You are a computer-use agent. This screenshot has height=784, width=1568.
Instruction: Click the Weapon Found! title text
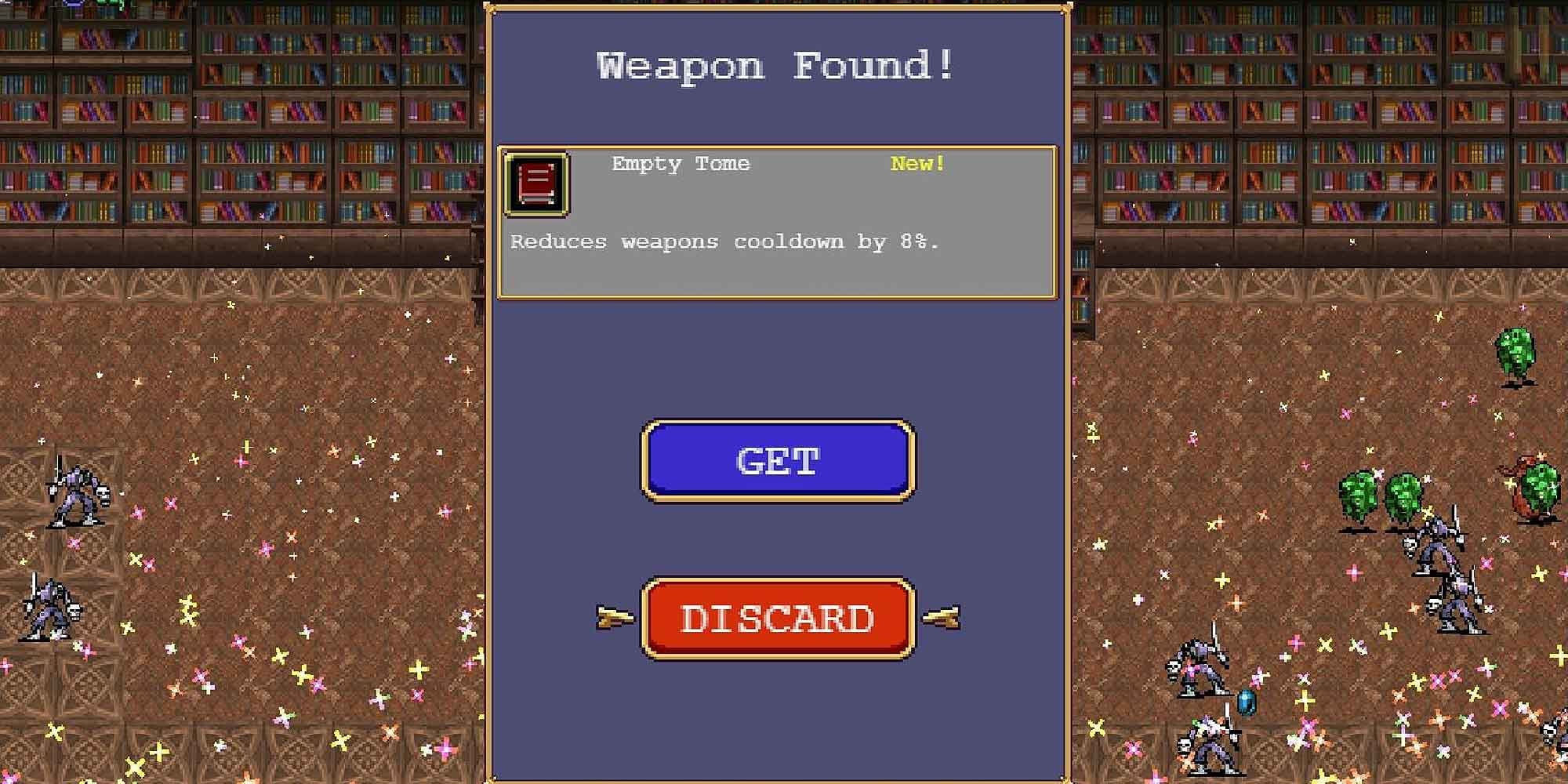[x=775, y=64]
